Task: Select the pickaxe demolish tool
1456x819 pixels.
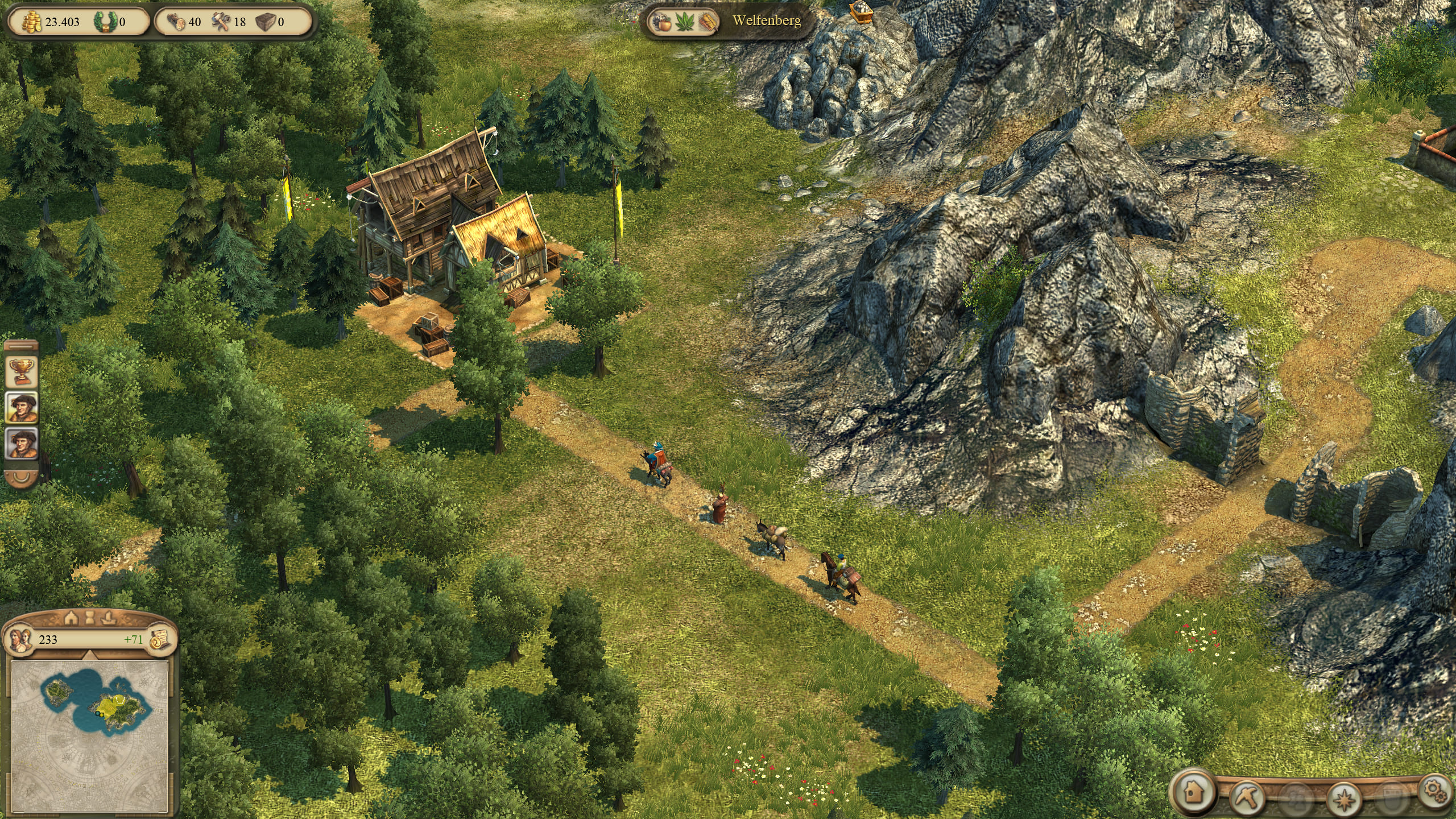Action: pos(1246,795)
